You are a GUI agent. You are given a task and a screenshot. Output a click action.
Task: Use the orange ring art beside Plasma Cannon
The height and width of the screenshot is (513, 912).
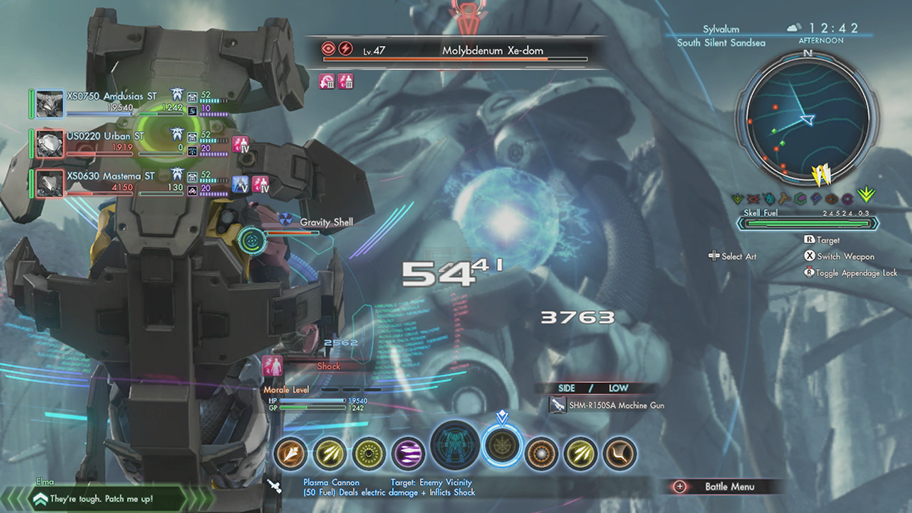542,454
